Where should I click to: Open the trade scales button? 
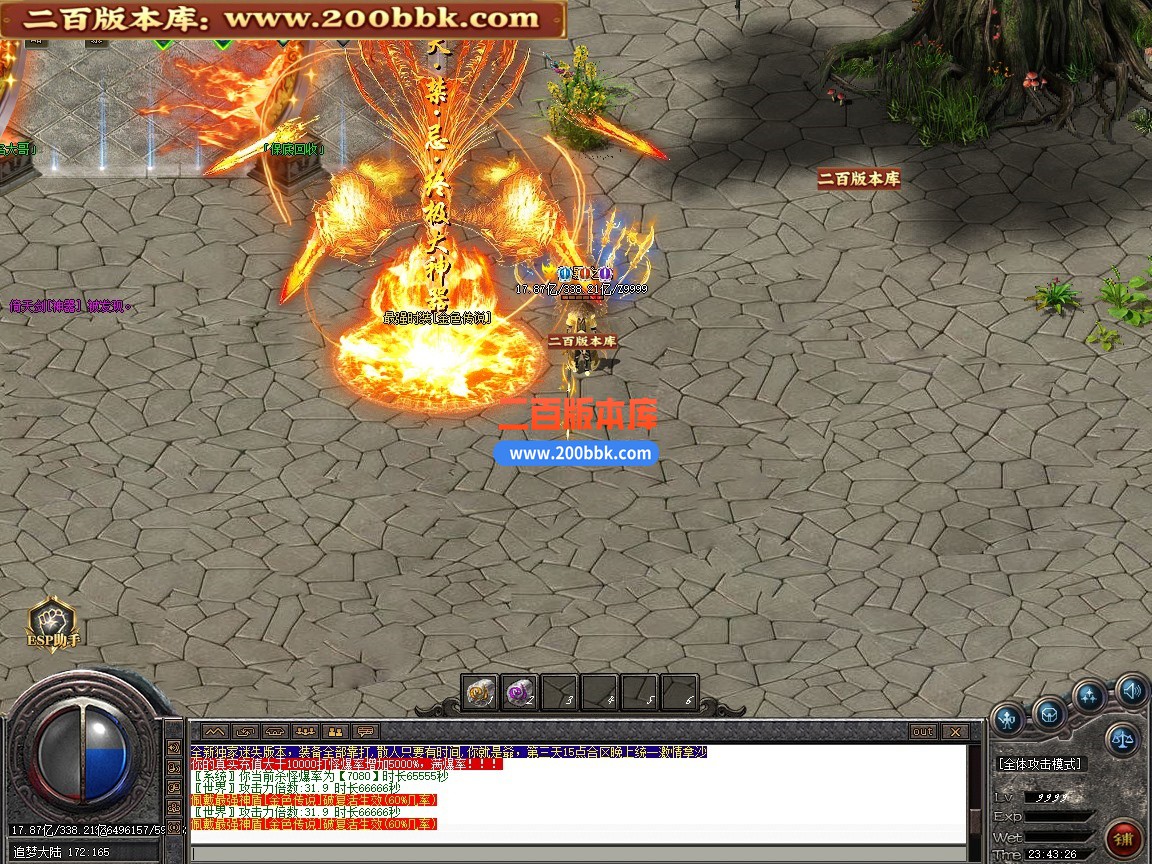pos(1122,740)
